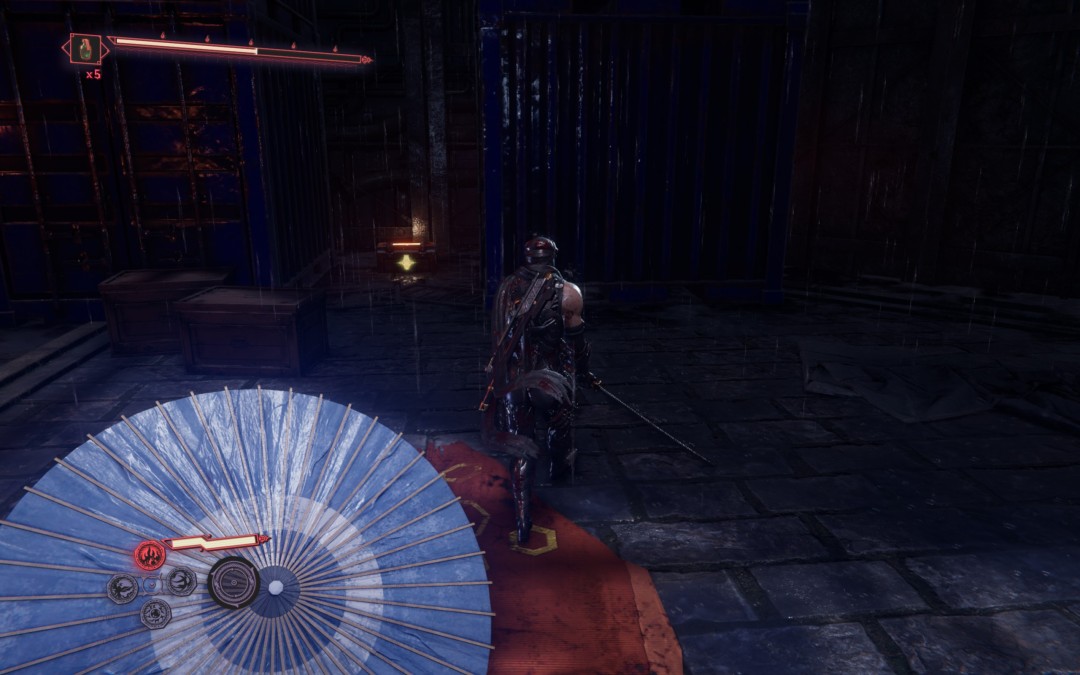Activate the glowing red flame ability
Viewport: 1080px width, 675px height.
click(x=150, y=554)
